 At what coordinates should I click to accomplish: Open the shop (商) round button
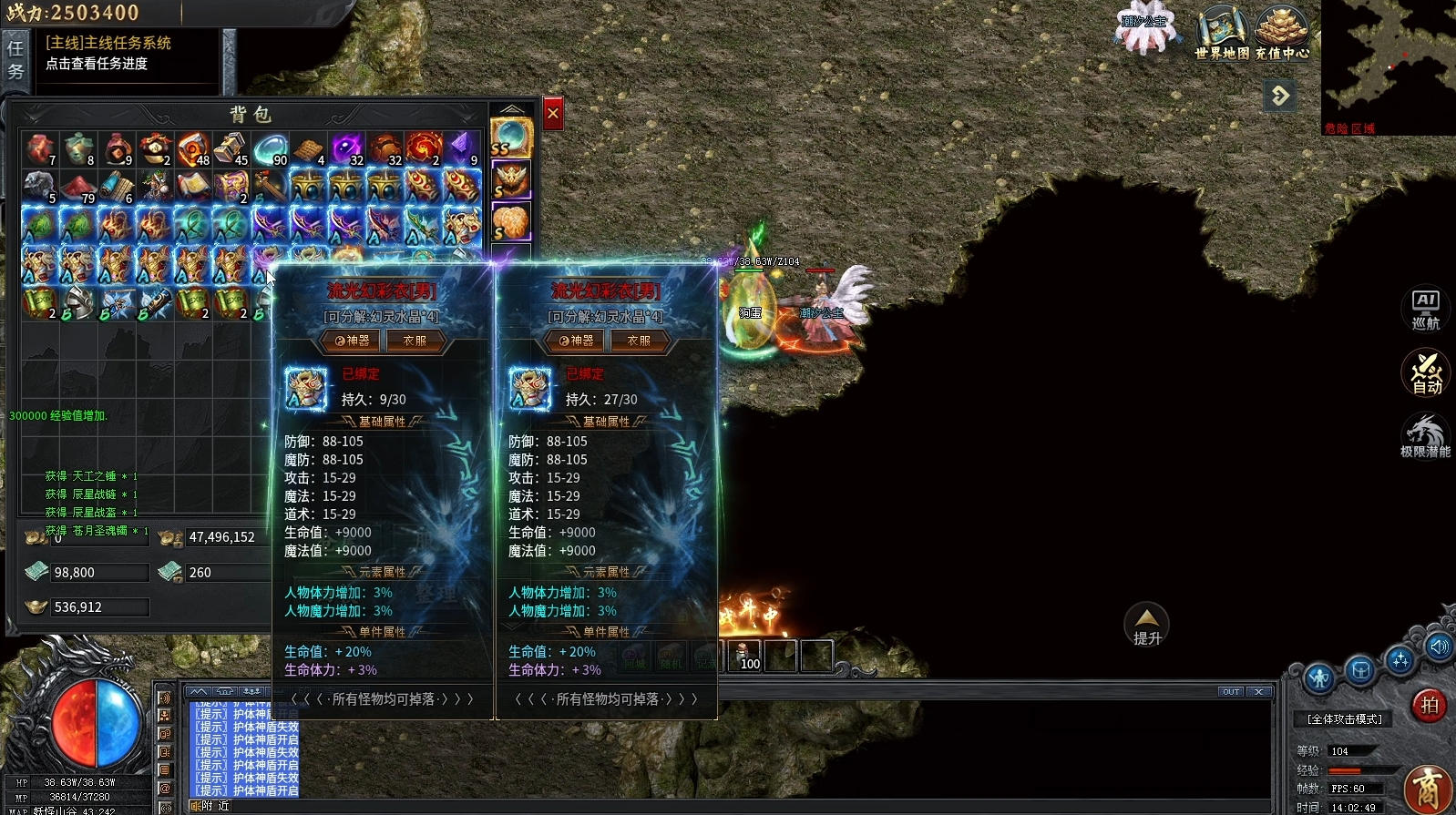click(x=1428, y=789)
